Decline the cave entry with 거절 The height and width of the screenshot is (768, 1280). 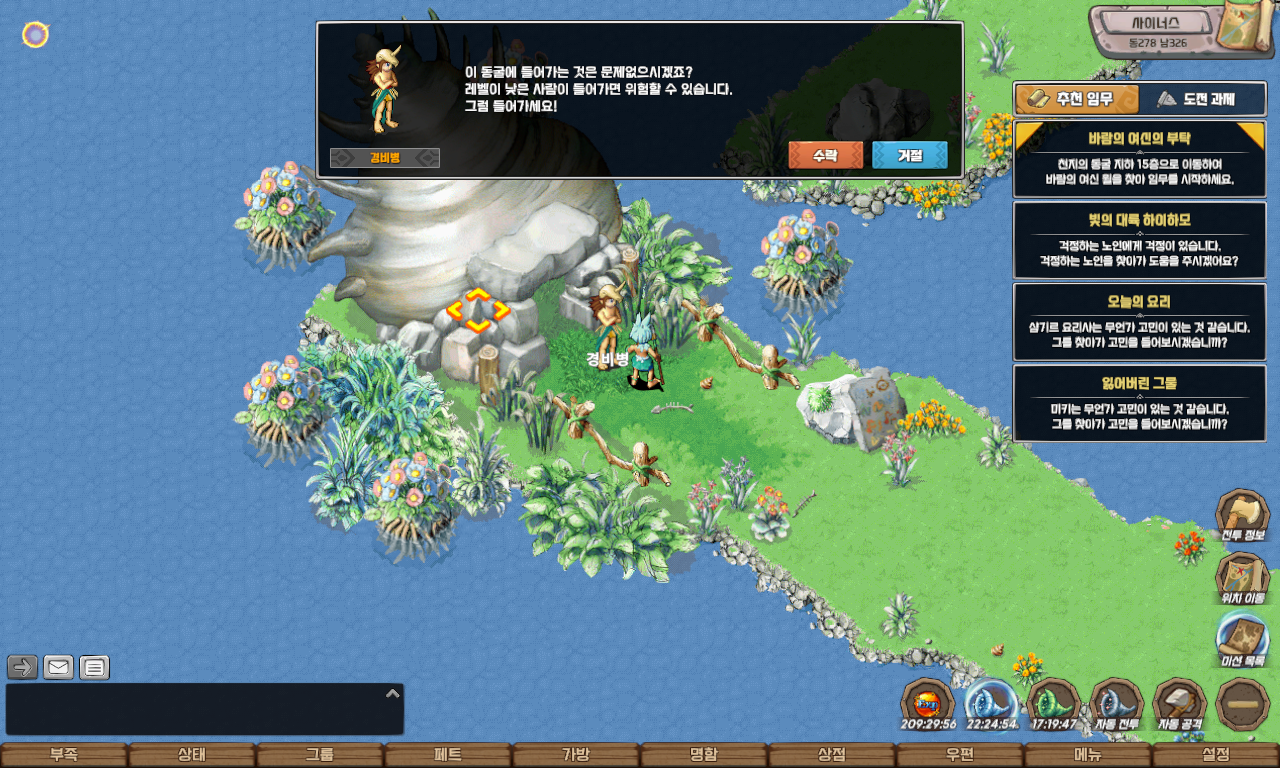[909, 155]
